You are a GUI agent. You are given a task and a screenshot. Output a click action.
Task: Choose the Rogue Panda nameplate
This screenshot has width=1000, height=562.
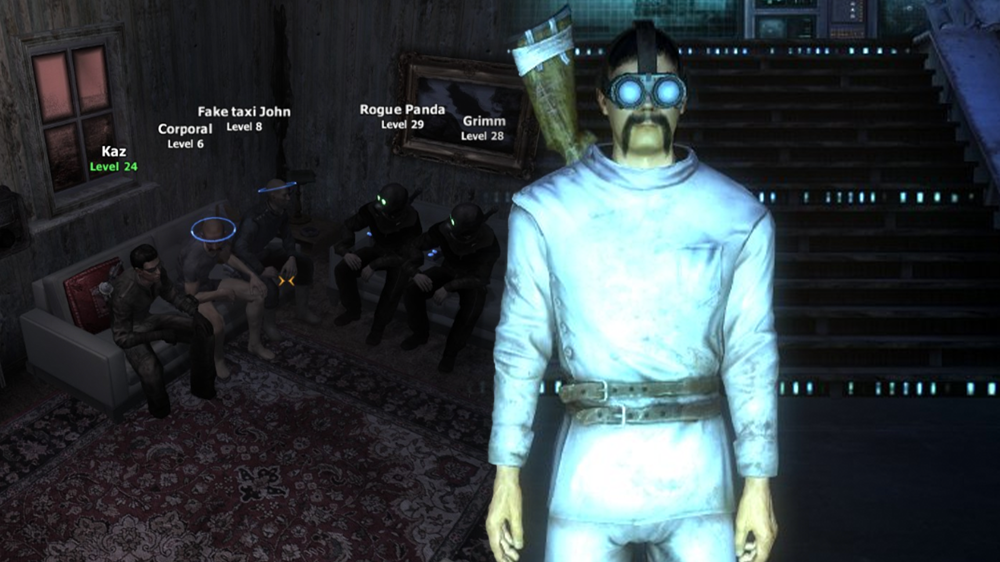coord(402,116)
